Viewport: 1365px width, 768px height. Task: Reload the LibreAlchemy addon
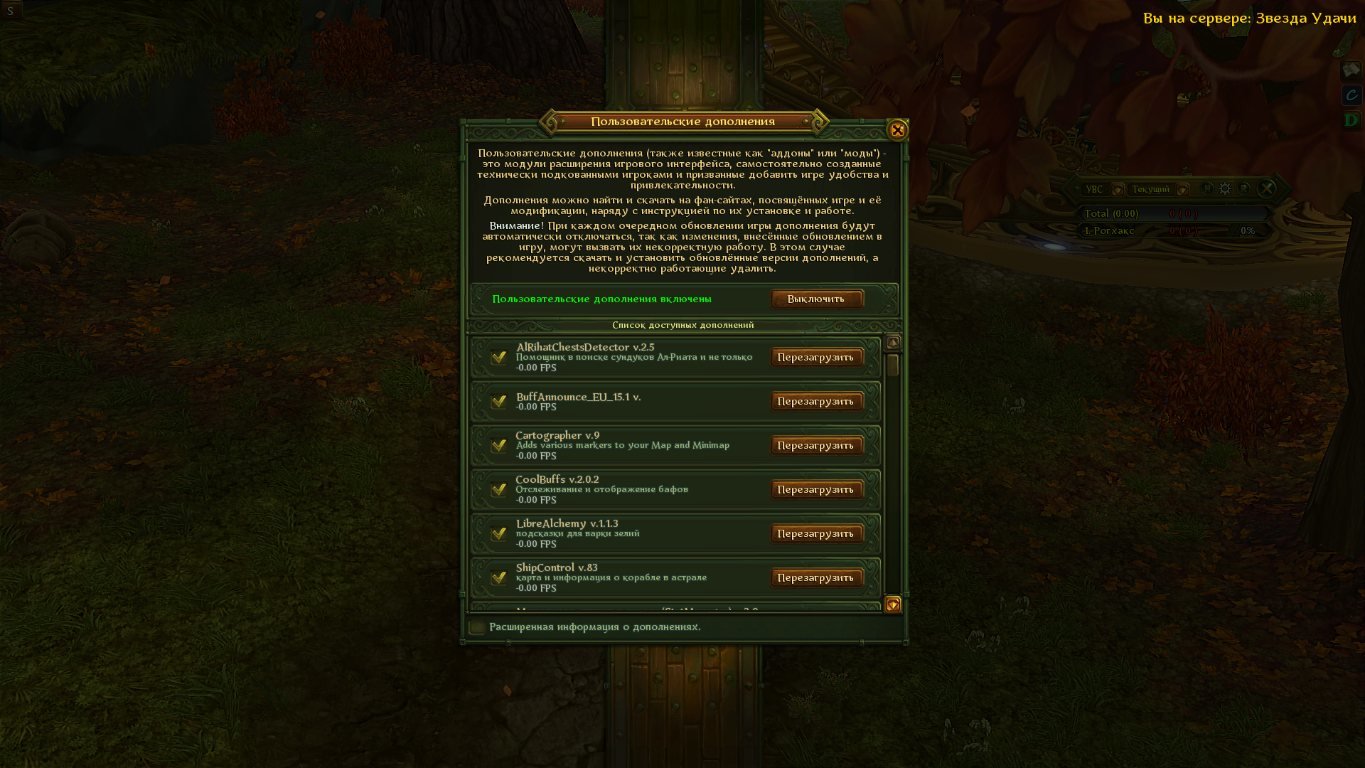[x=816, y=533]
